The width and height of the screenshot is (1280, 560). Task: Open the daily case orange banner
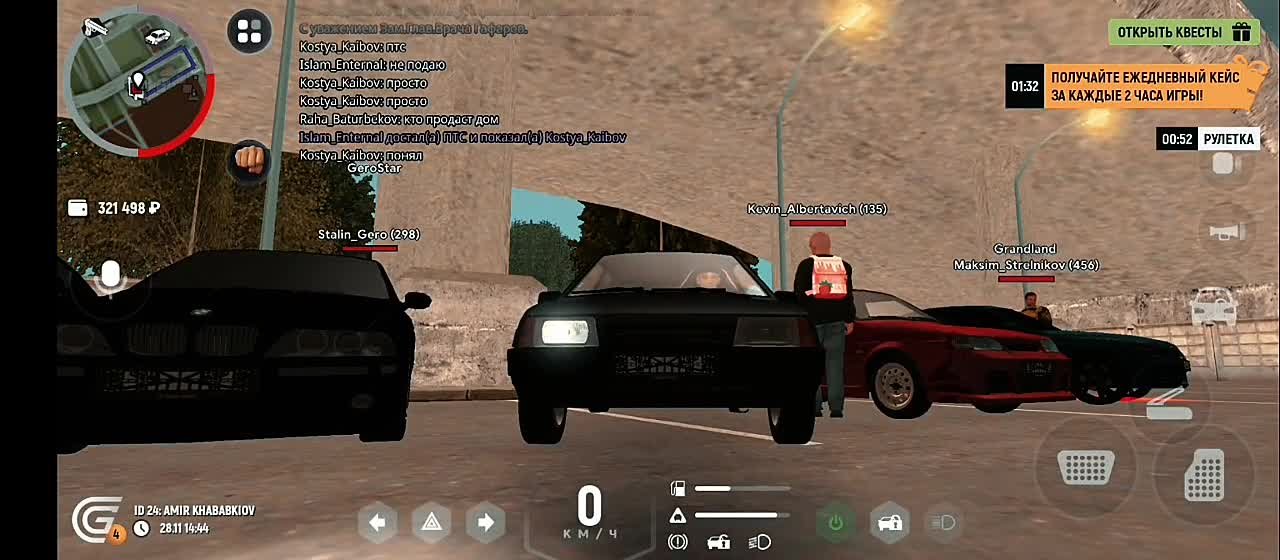(1130, 87)
